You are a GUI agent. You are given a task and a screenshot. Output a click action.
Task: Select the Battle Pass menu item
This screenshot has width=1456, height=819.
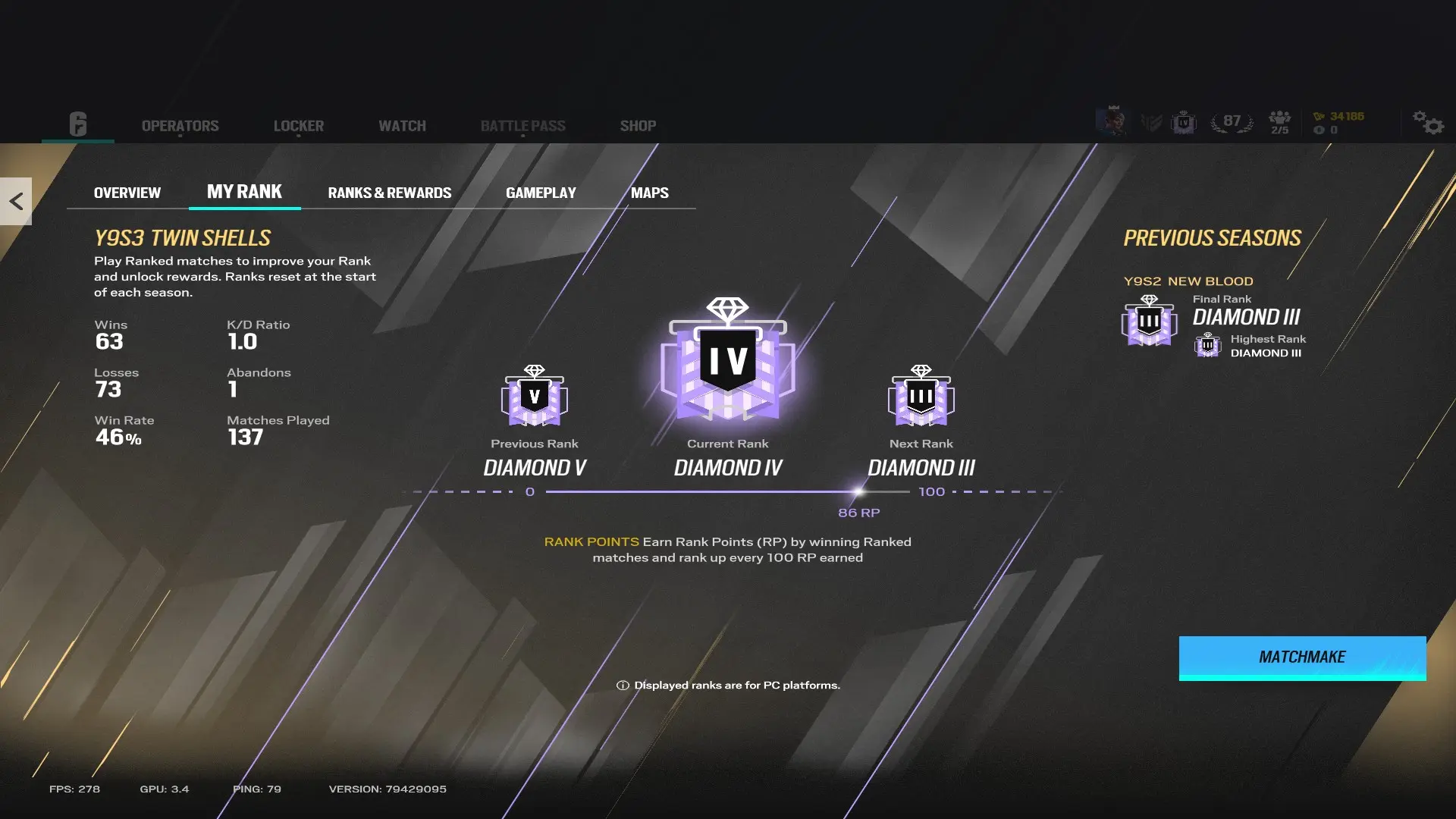tap(524, 126)
